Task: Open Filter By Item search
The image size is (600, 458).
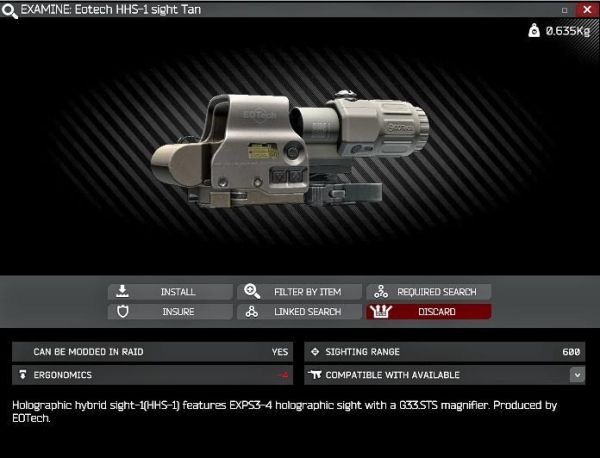Action: click(x=299, y=292)
